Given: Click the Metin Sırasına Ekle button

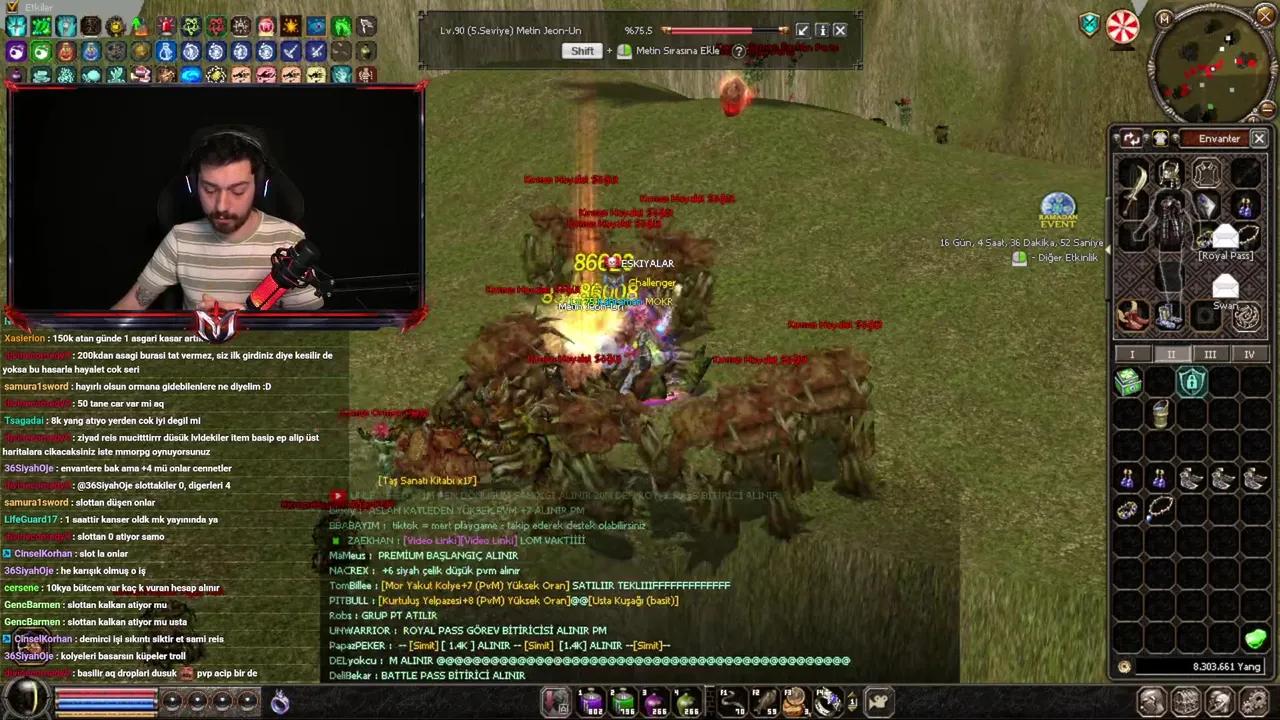Looking at the screenshot, I should click(x=678, y=51).
